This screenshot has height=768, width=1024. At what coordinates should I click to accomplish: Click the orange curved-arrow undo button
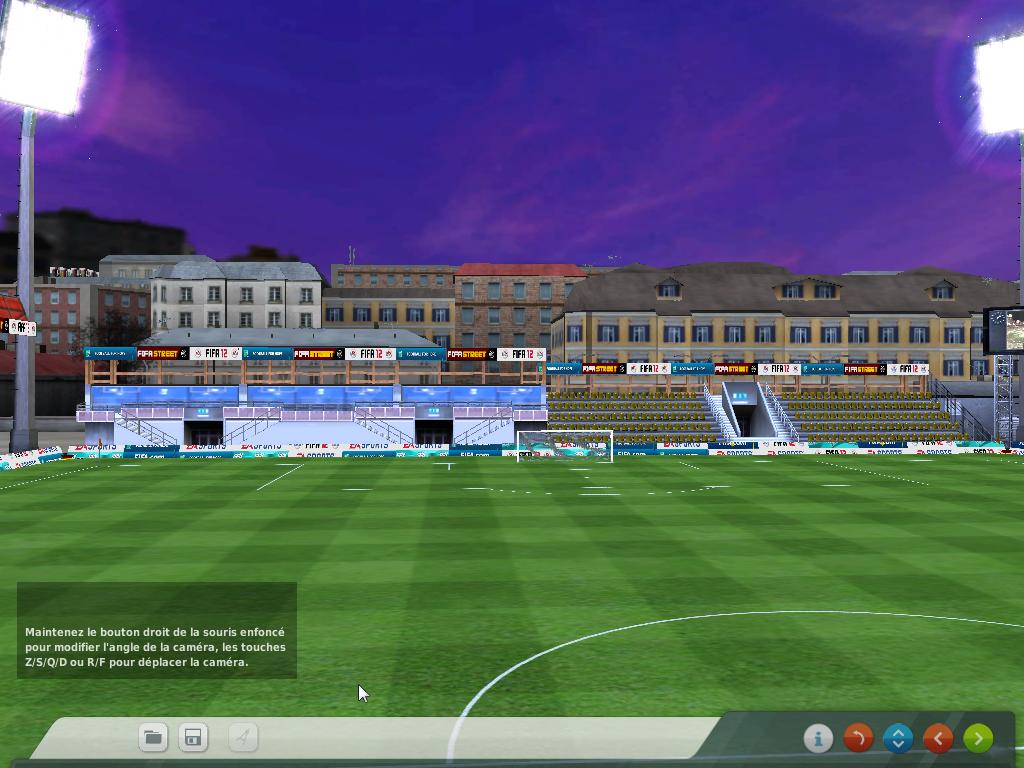click(858, 738)
